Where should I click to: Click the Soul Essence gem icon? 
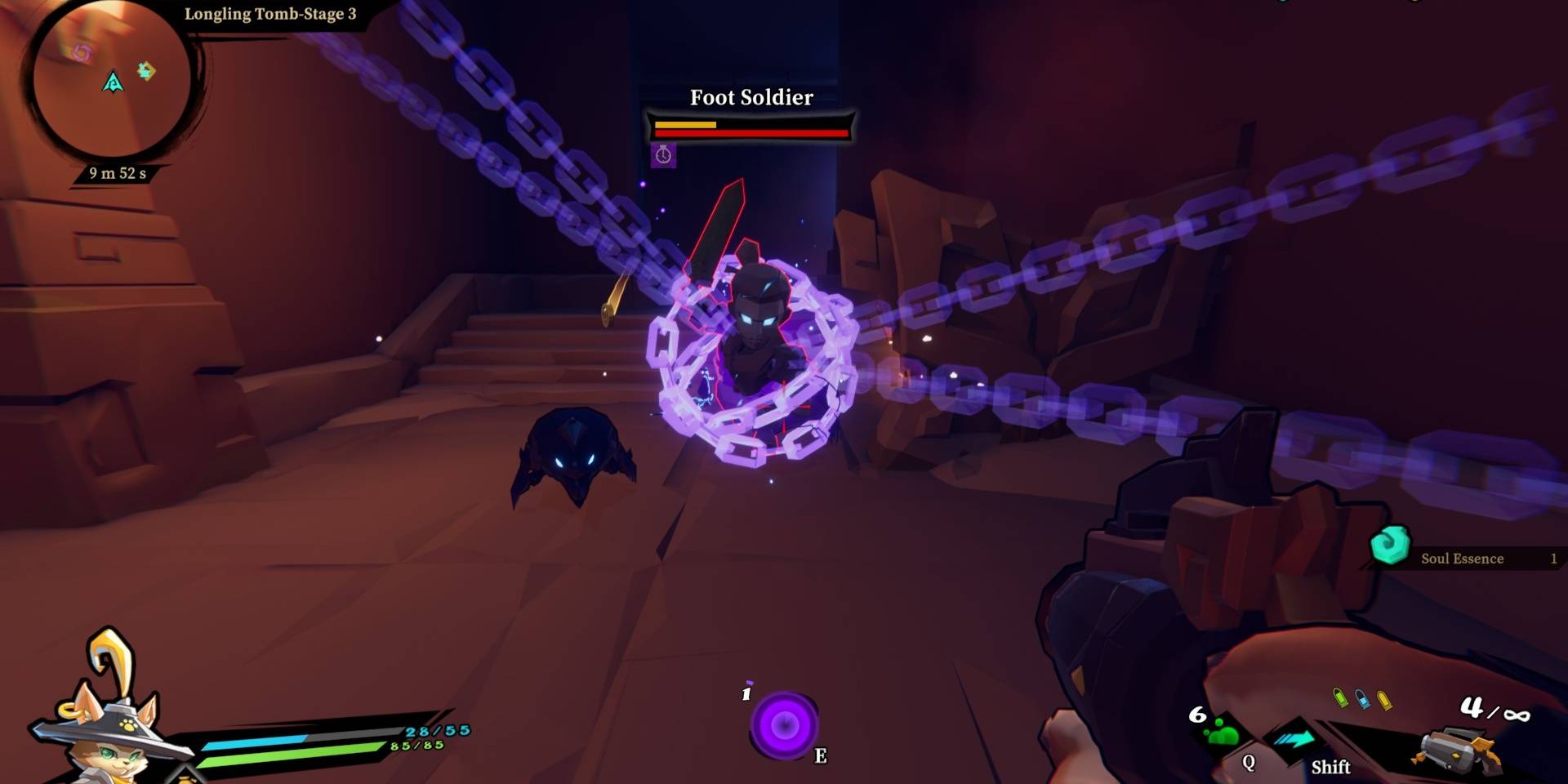tap(1389, 546)
